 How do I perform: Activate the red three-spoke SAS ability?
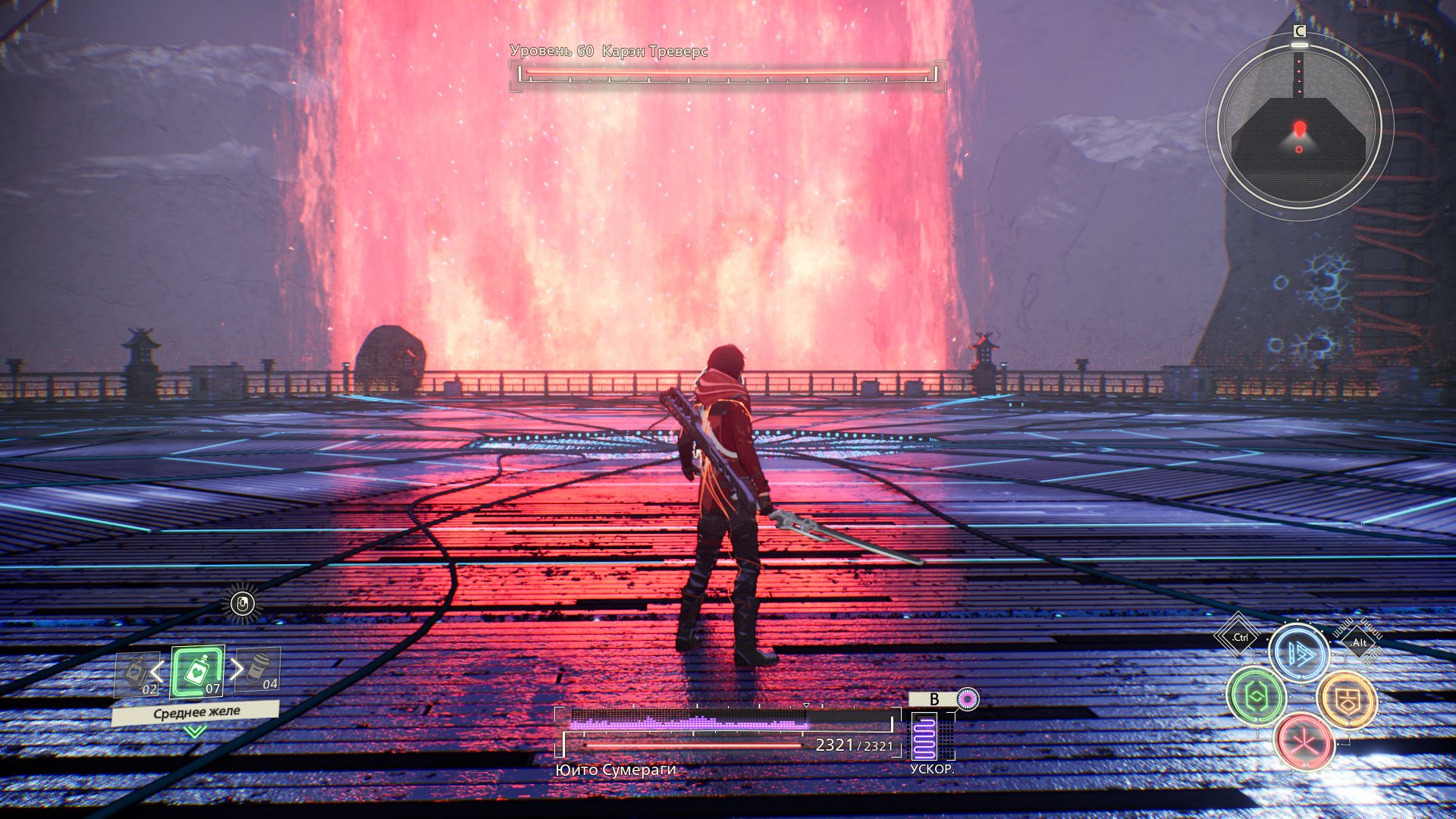[x=1304, y=742]
